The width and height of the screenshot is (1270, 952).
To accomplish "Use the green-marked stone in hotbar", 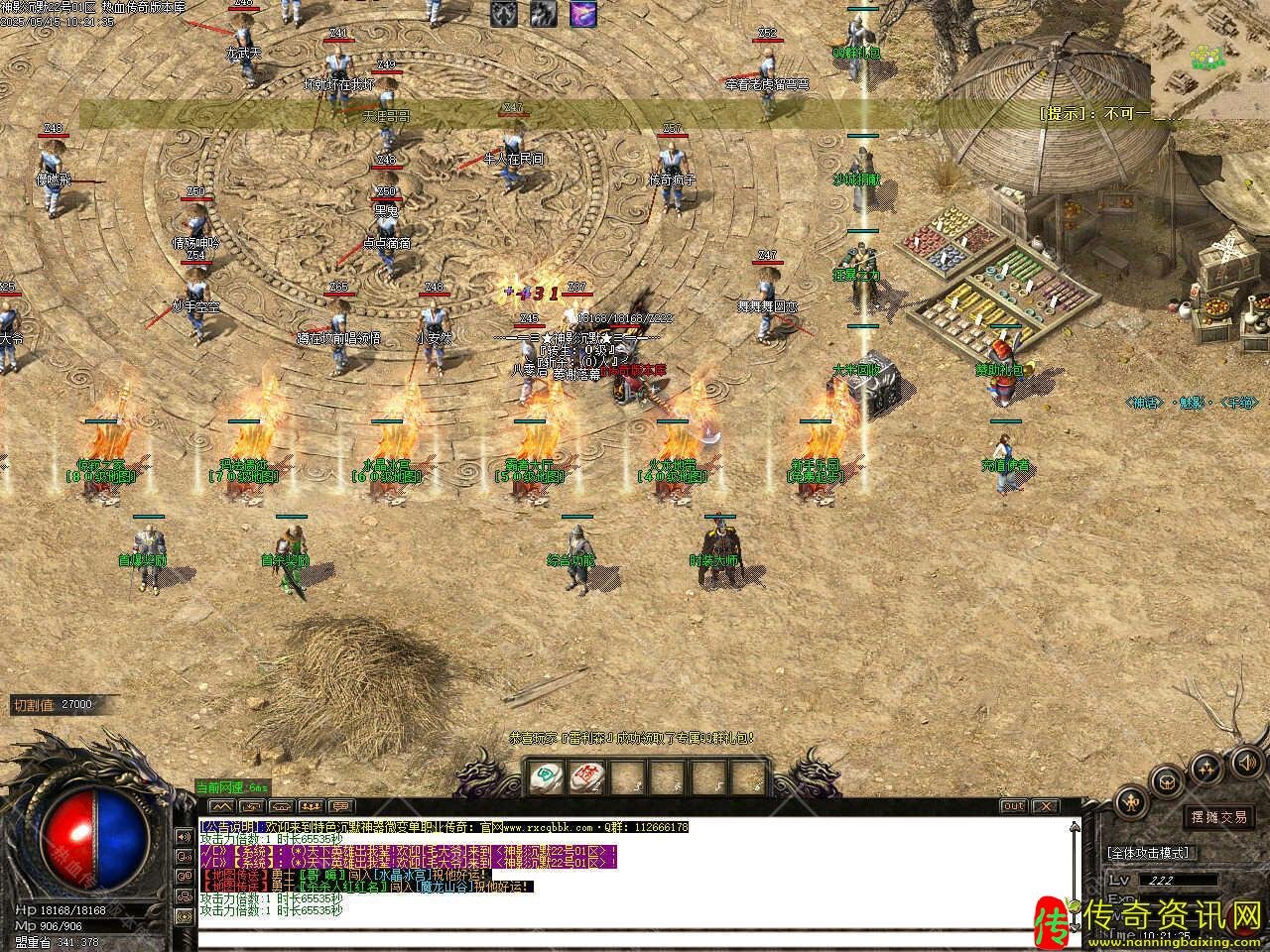I will (x=545, y=776).
